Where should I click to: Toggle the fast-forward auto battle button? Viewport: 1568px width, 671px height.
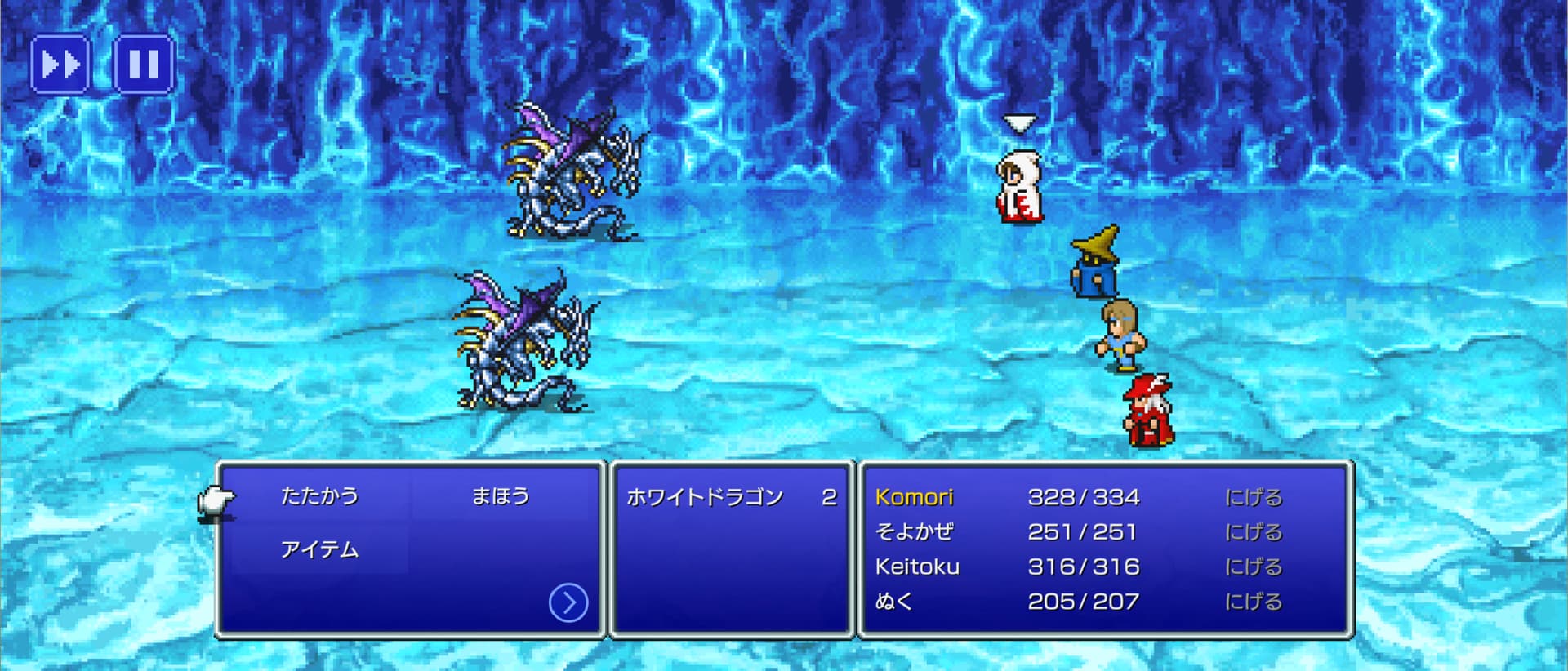(60, 64)
